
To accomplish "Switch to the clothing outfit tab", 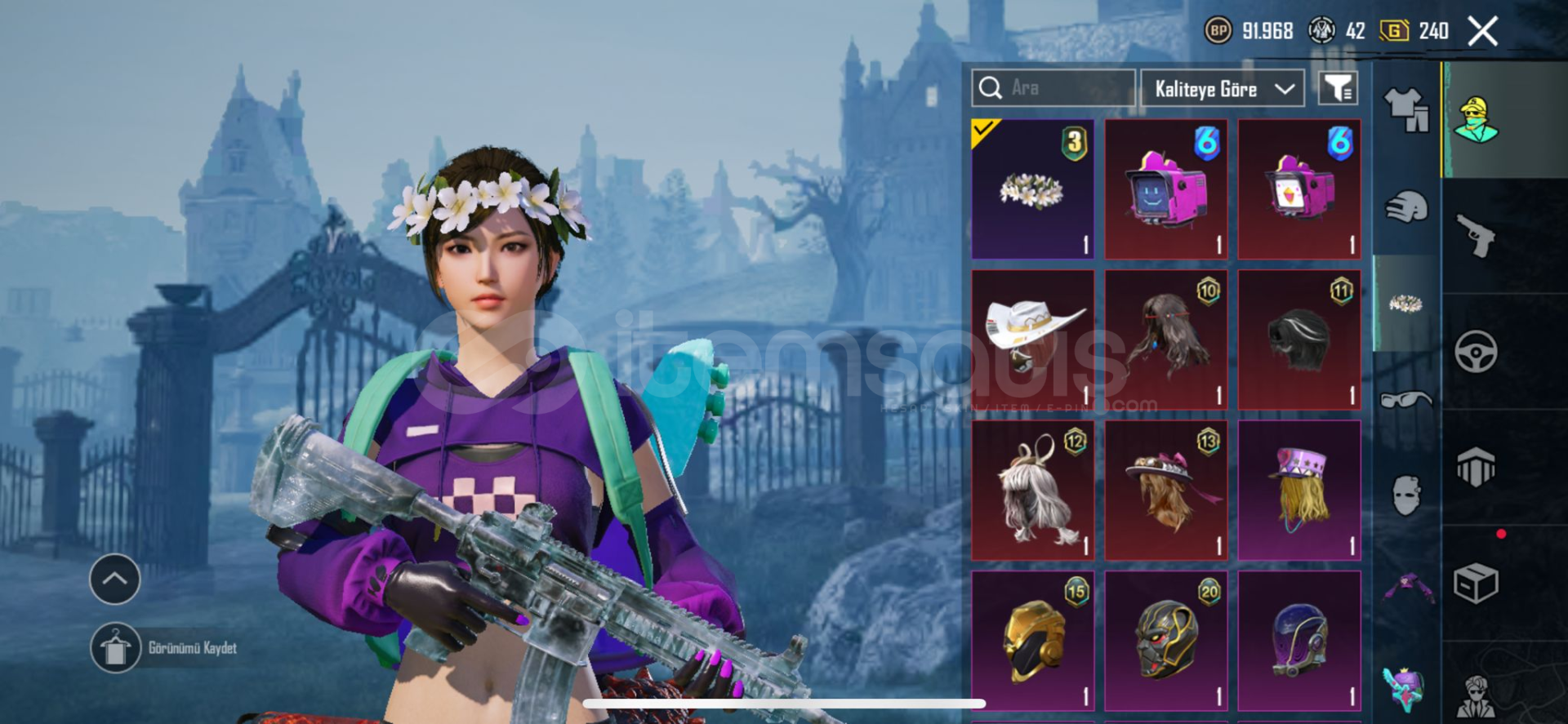I will click(x=1406, y=109).
